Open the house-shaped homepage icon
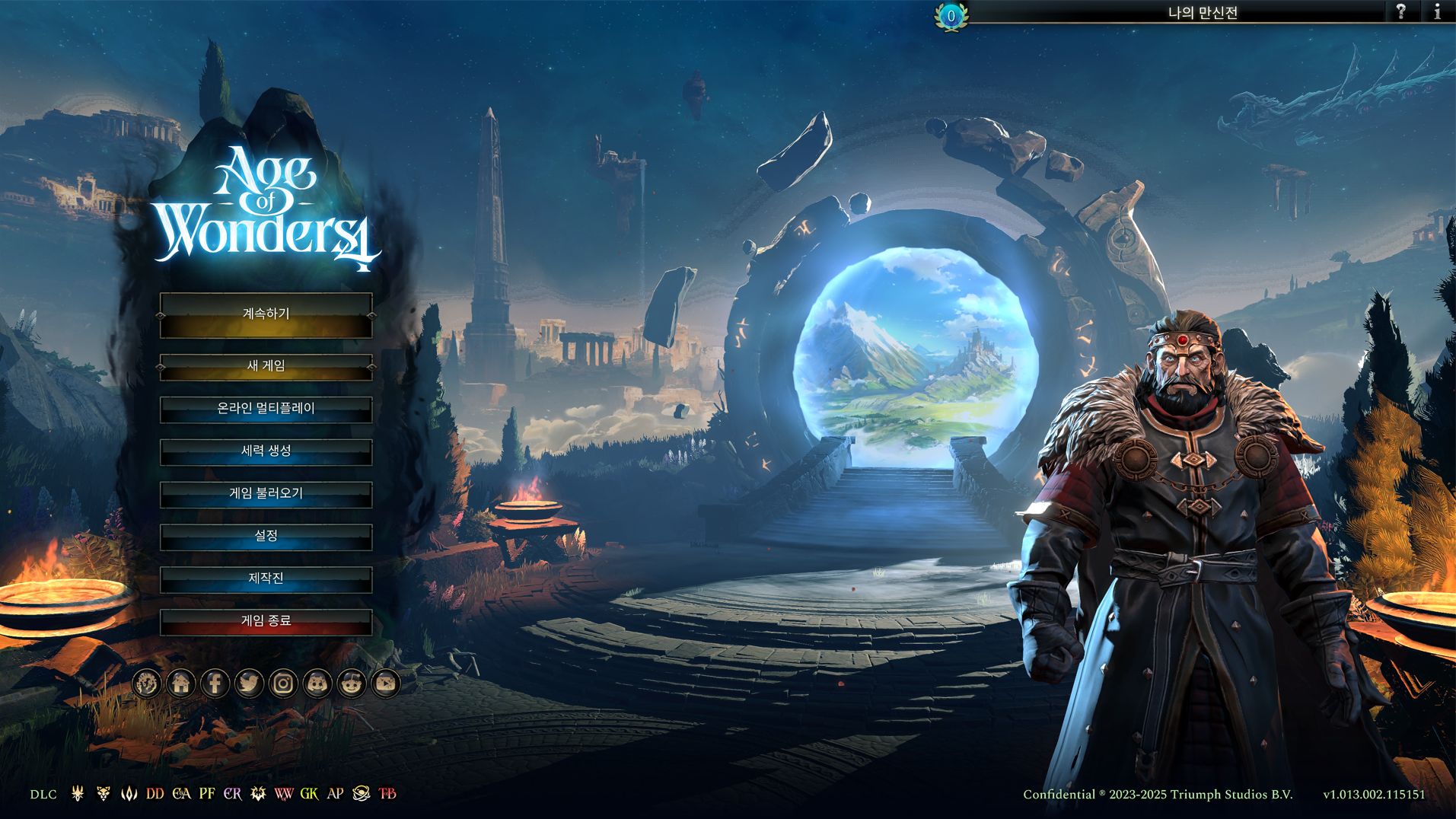 coord(181,684)
